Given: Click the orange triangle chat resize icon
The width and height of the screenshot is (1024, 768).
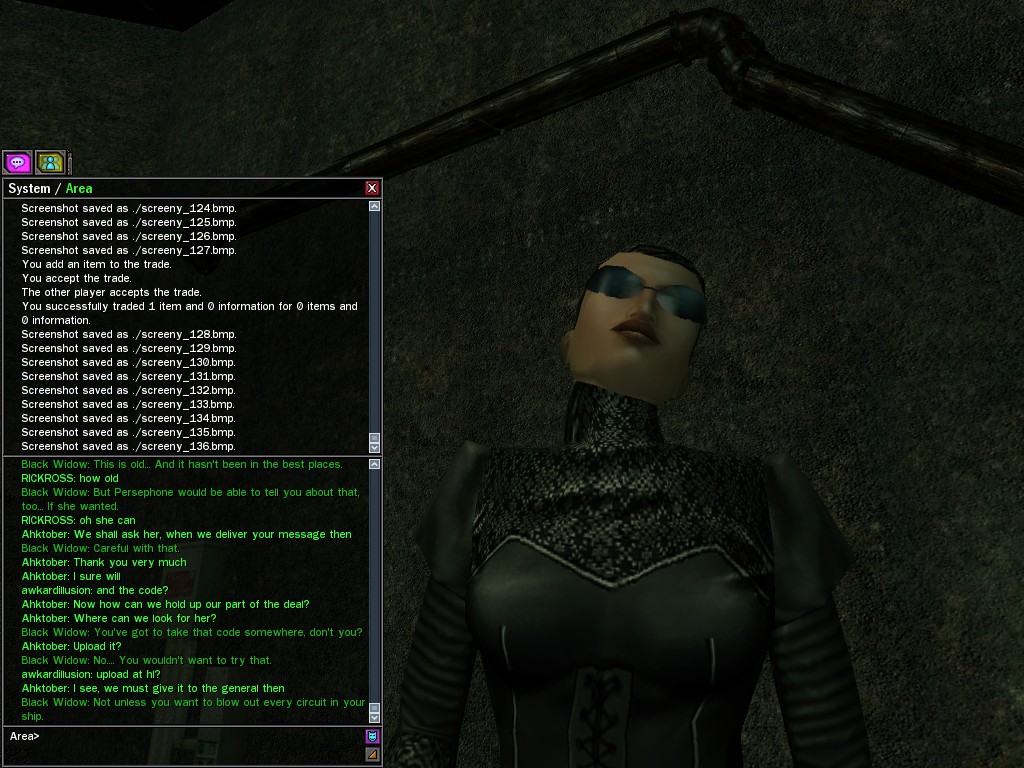Looking at the screenshot, I should click(x=373, y=754).
